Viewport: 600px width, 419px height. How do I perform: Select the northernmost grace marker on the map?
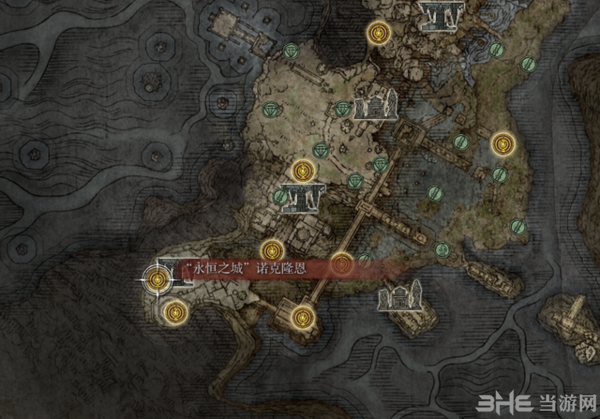click(x=377, y=33)
